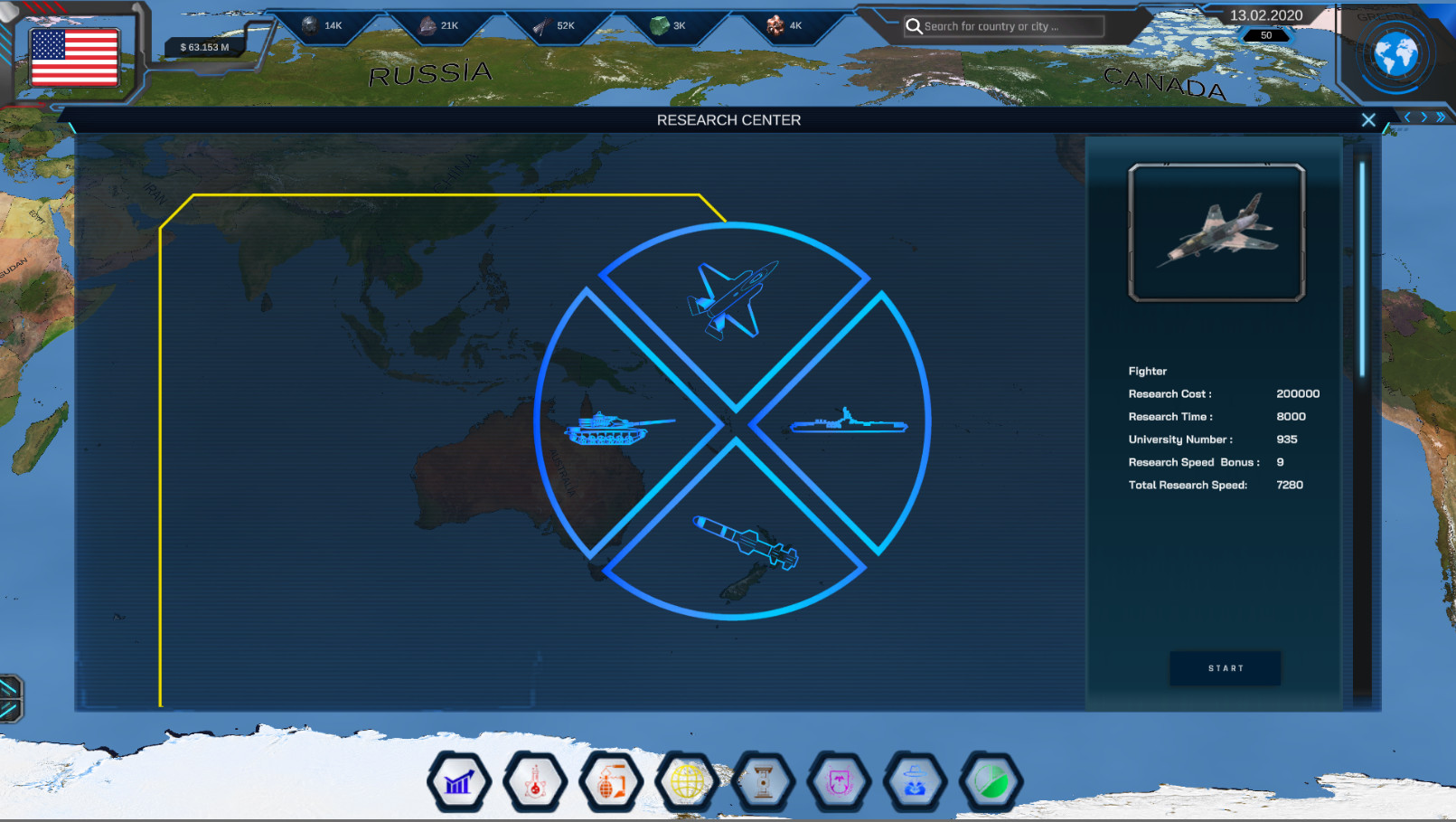
Task: Click the country search field
Action: pyautogui.click(x=1003, y=26)
